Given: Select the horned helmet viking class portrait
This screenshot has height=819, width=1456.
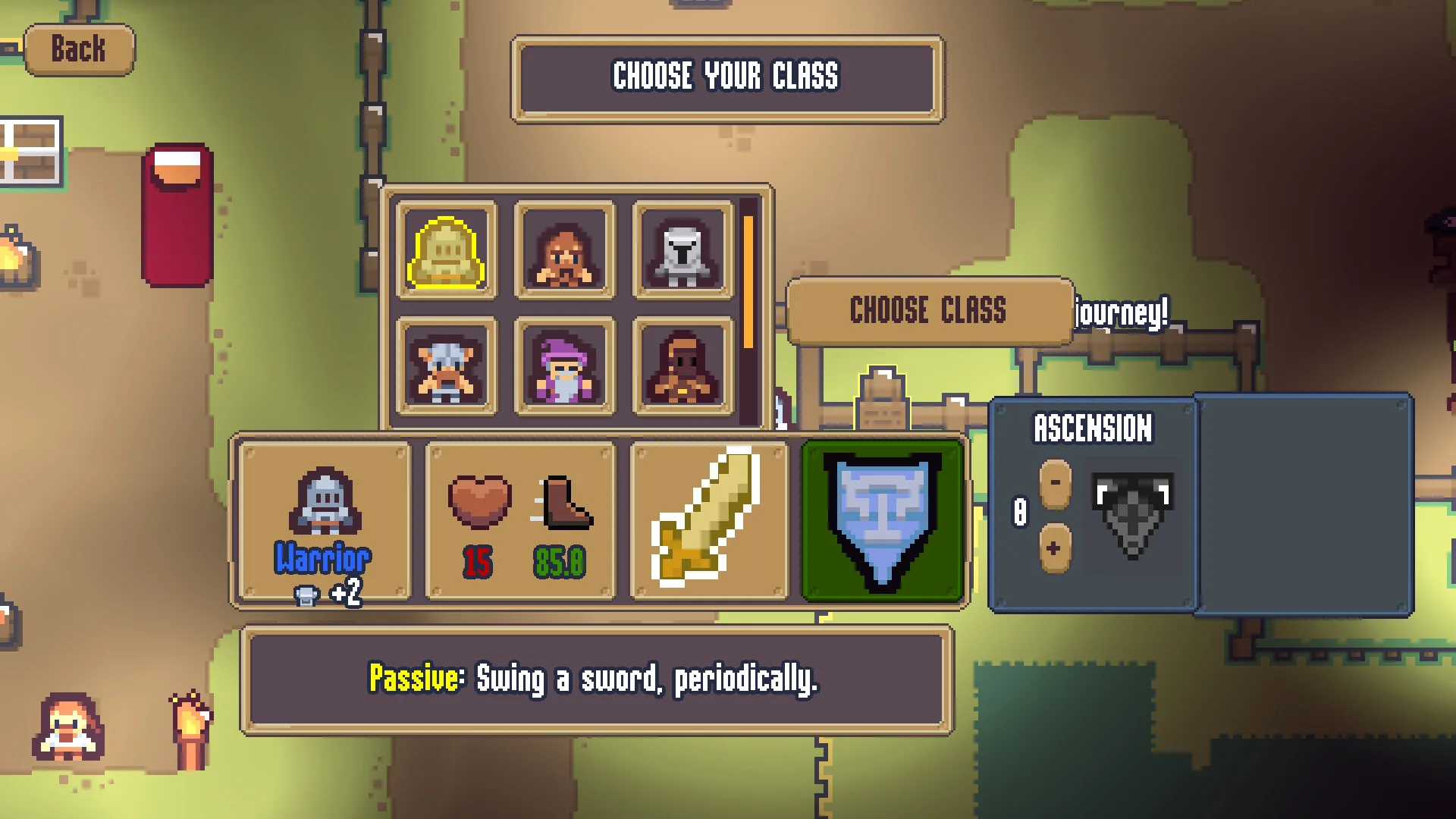Looking at the screenshot, I should [446, 368].
